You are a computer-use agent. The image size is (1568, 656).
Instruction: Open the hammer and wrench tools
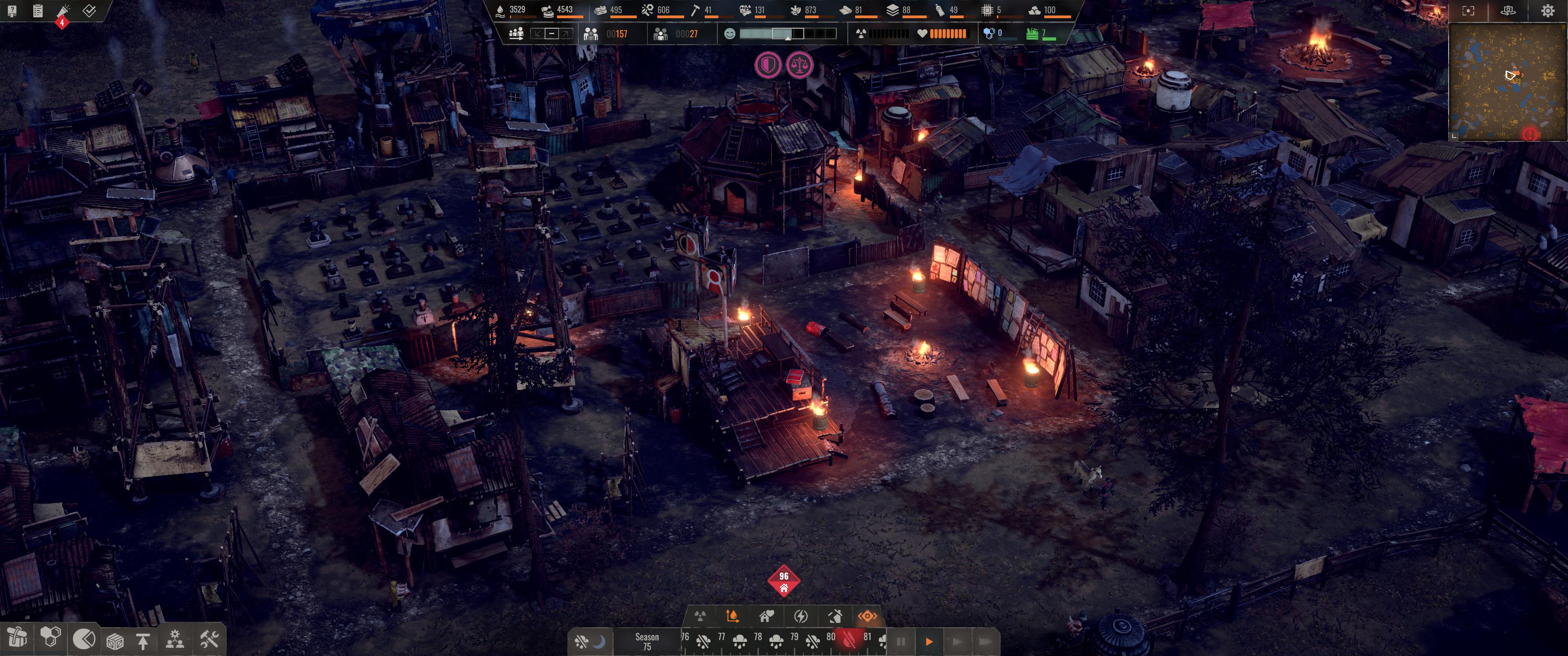[209, 639]
